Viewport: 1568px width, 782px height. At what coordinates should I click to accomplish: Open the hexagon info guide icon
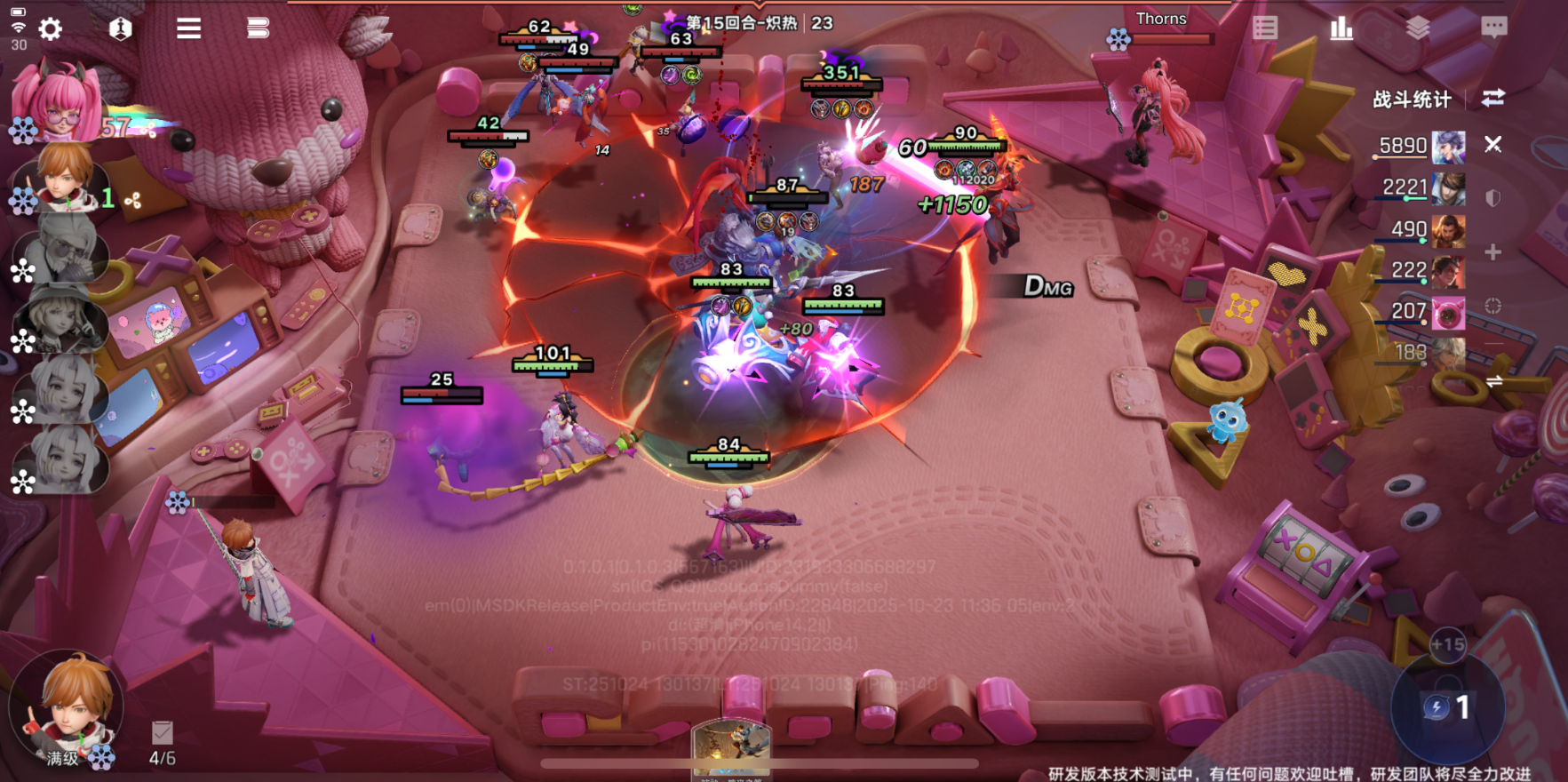(120, 29)
